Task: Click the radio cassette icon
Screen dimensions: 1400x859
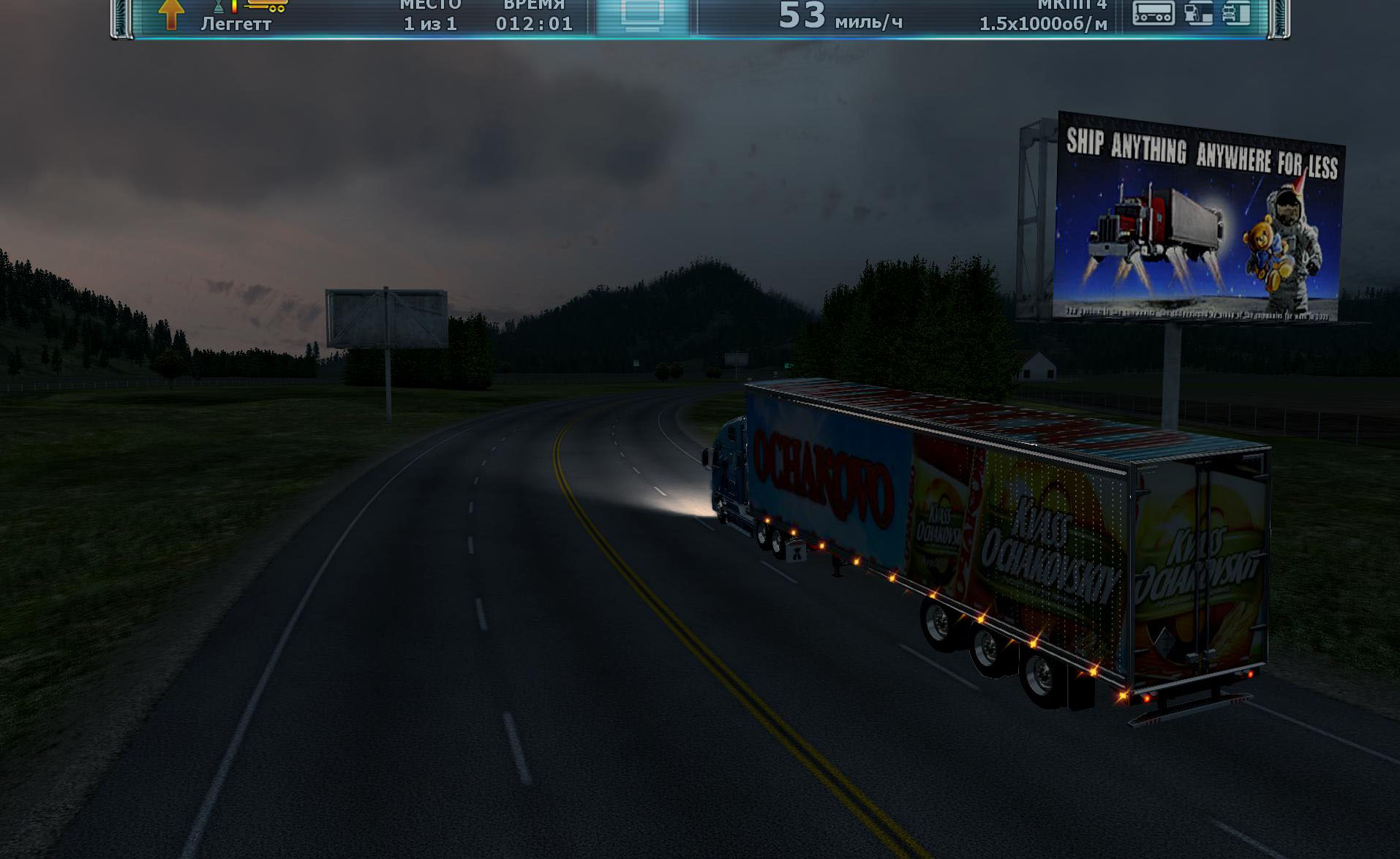Action: 1153,12
